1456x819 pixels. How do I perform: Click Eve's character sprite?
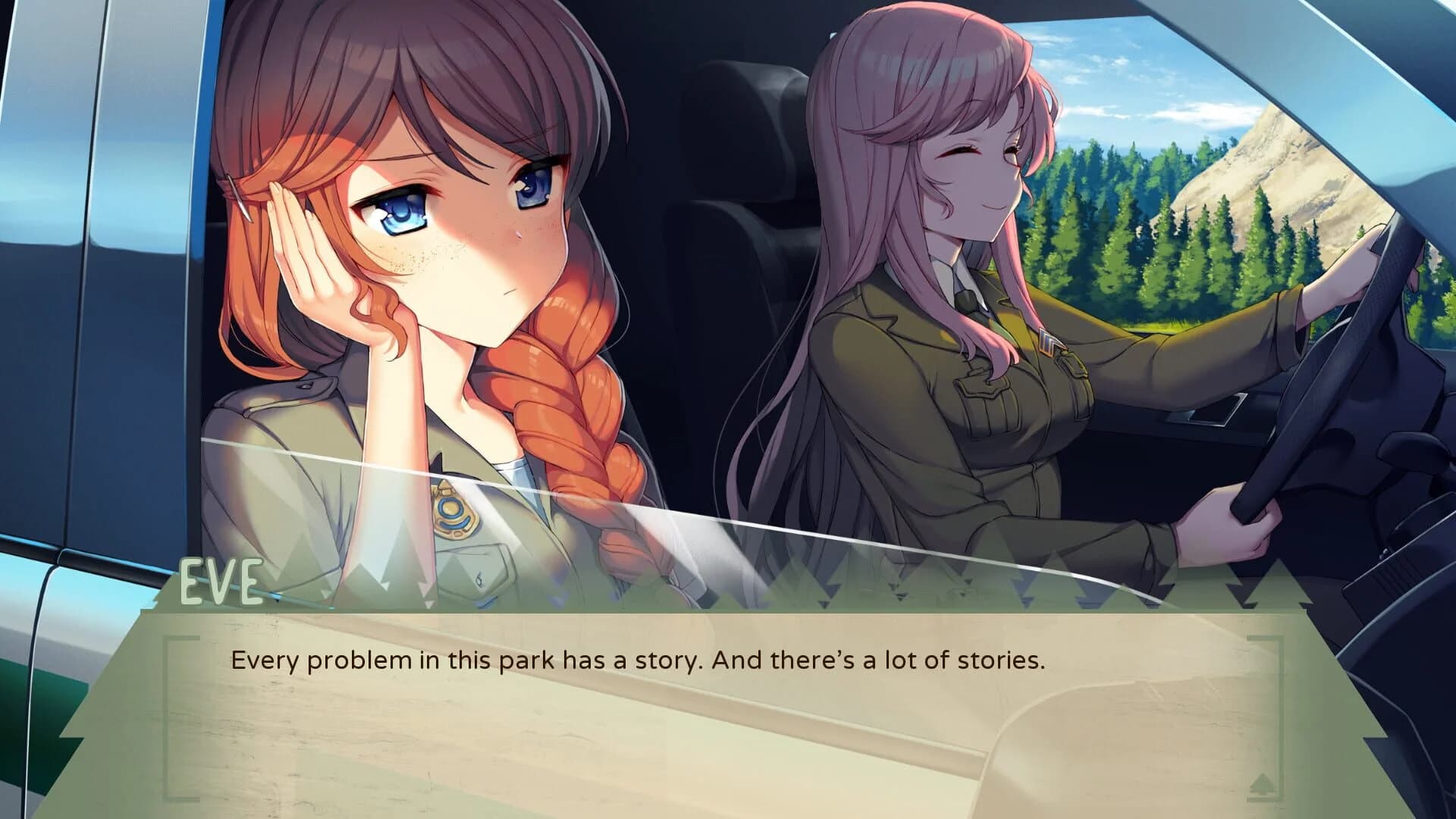[x=425, y=303]
